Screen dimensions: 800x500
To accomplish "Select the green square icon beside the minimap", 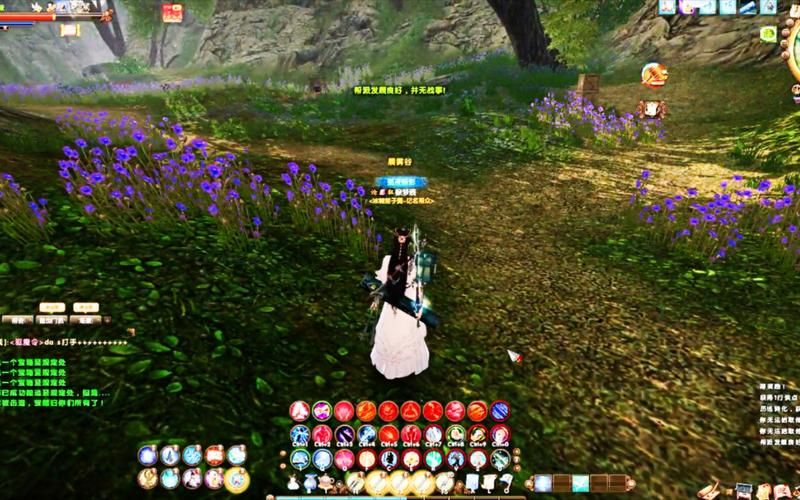I will pos(768,34).
